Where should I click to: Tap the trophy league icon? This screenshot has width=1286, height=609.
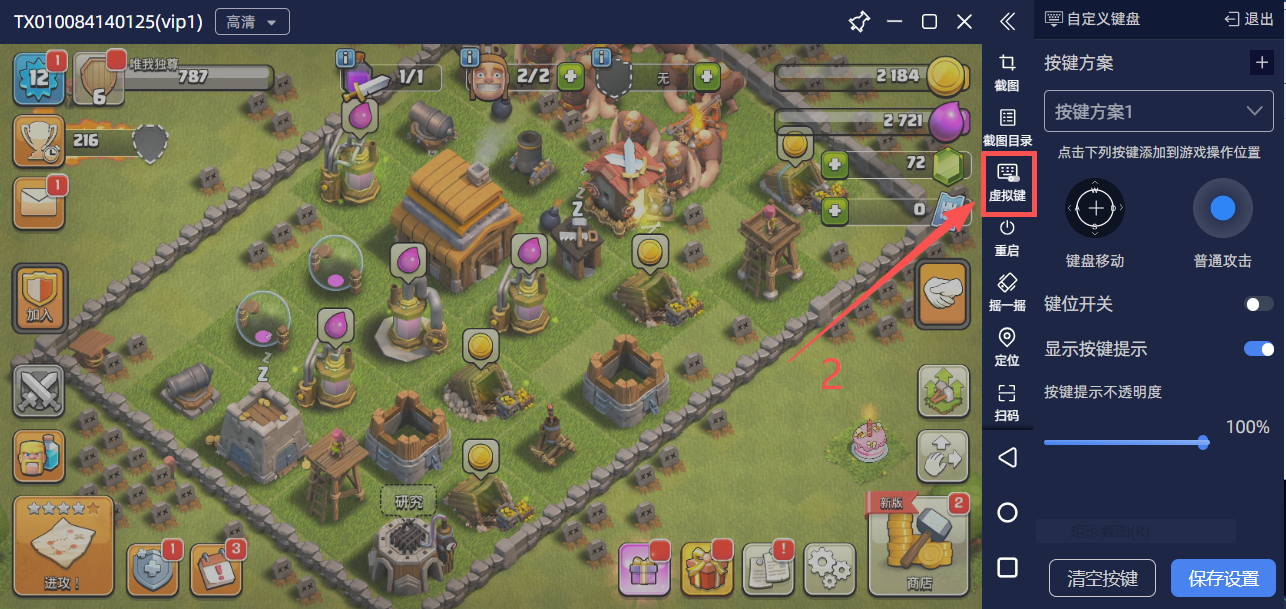click(x=38, y=141)
